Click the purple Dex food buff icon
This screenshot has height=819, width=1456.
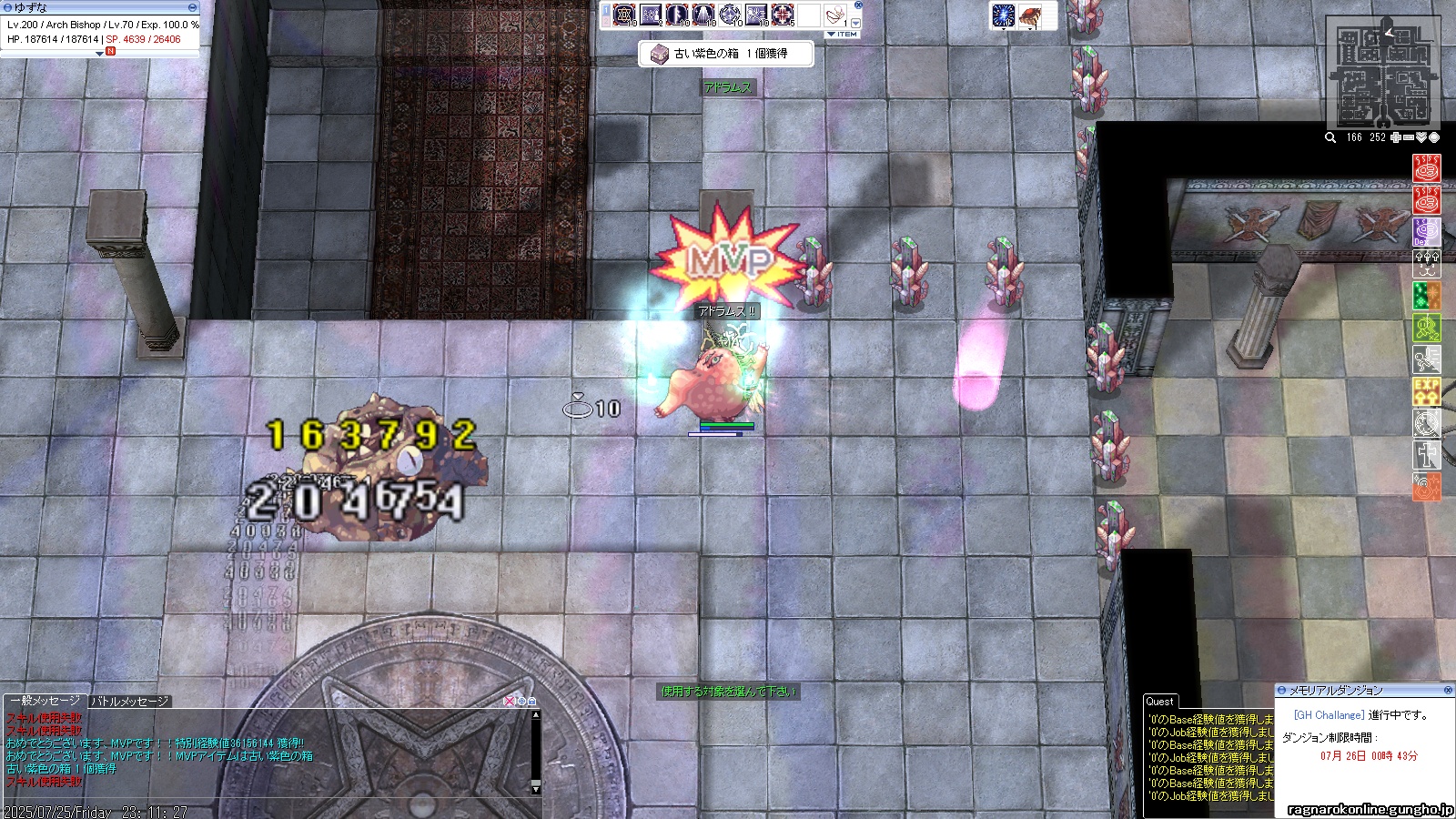tap(1426, 232)
